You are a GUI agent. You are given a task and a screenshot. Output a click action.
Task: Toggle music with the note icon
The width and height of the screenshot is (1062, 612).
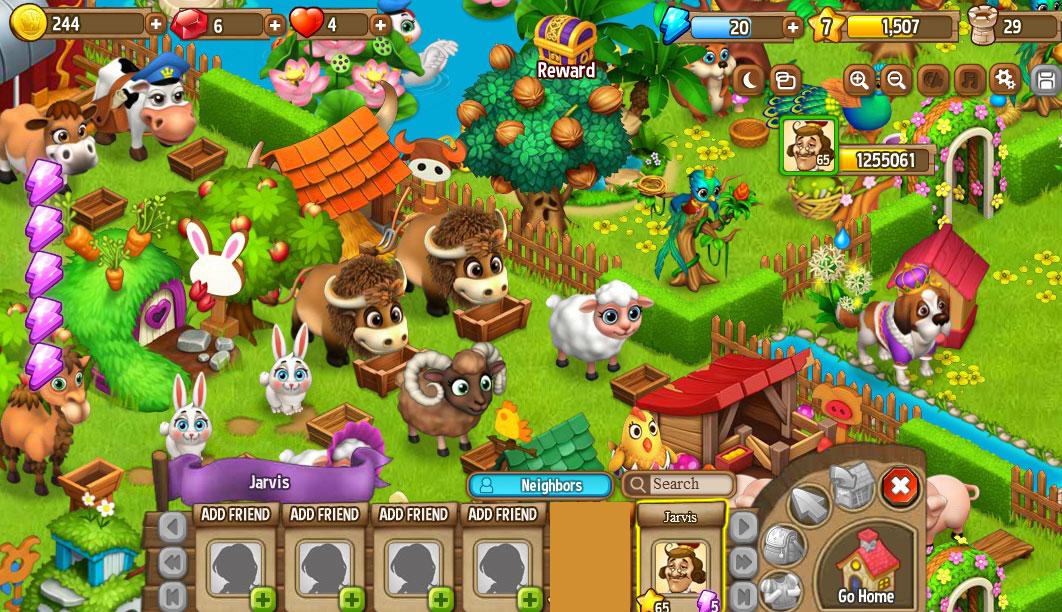tap(968, 80)
